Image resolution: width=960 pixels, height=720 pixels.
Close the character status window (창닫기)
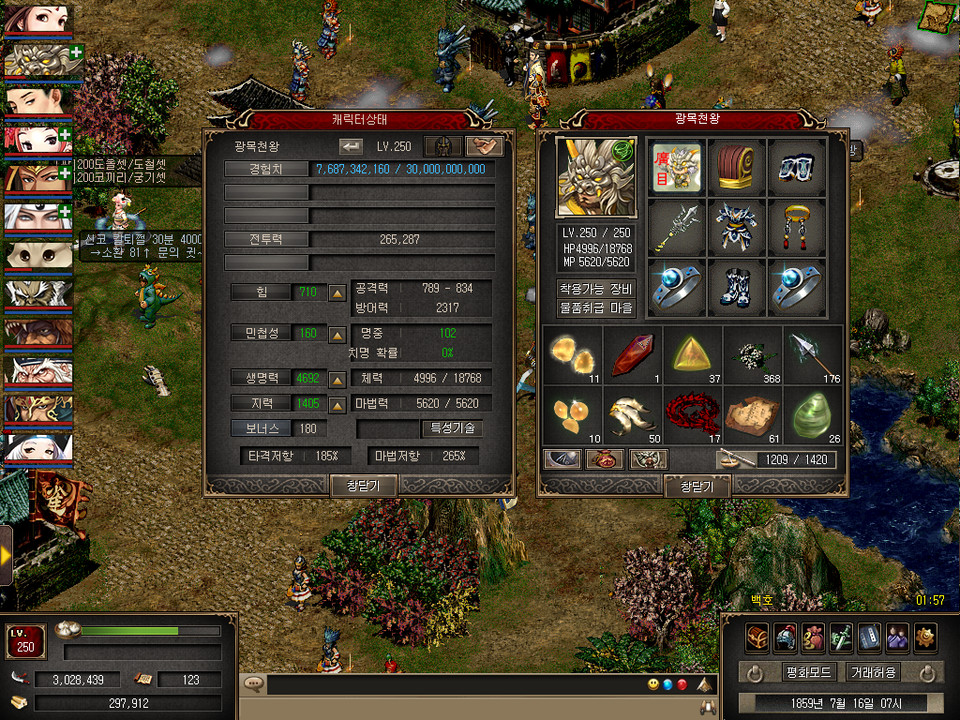(x=364, y=485)
